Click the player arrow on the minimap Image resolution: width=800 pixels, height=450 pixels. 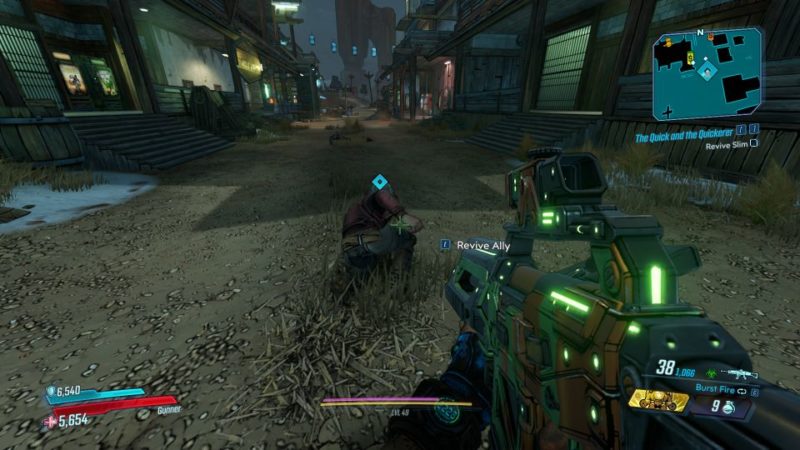tap(707, 72)
